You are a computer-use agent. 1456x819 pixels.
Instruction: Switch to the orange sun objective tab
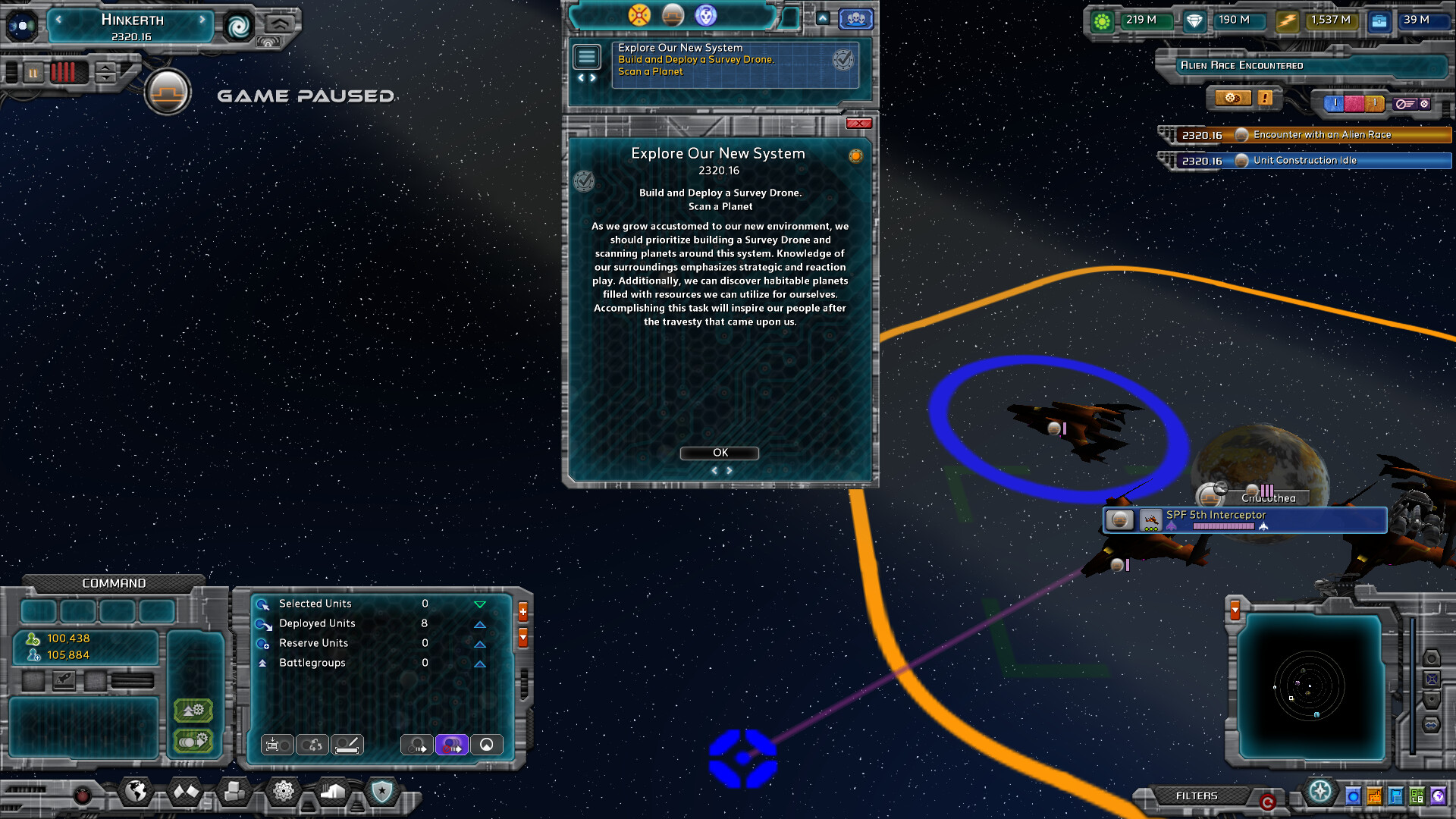[x=639, y=15]
